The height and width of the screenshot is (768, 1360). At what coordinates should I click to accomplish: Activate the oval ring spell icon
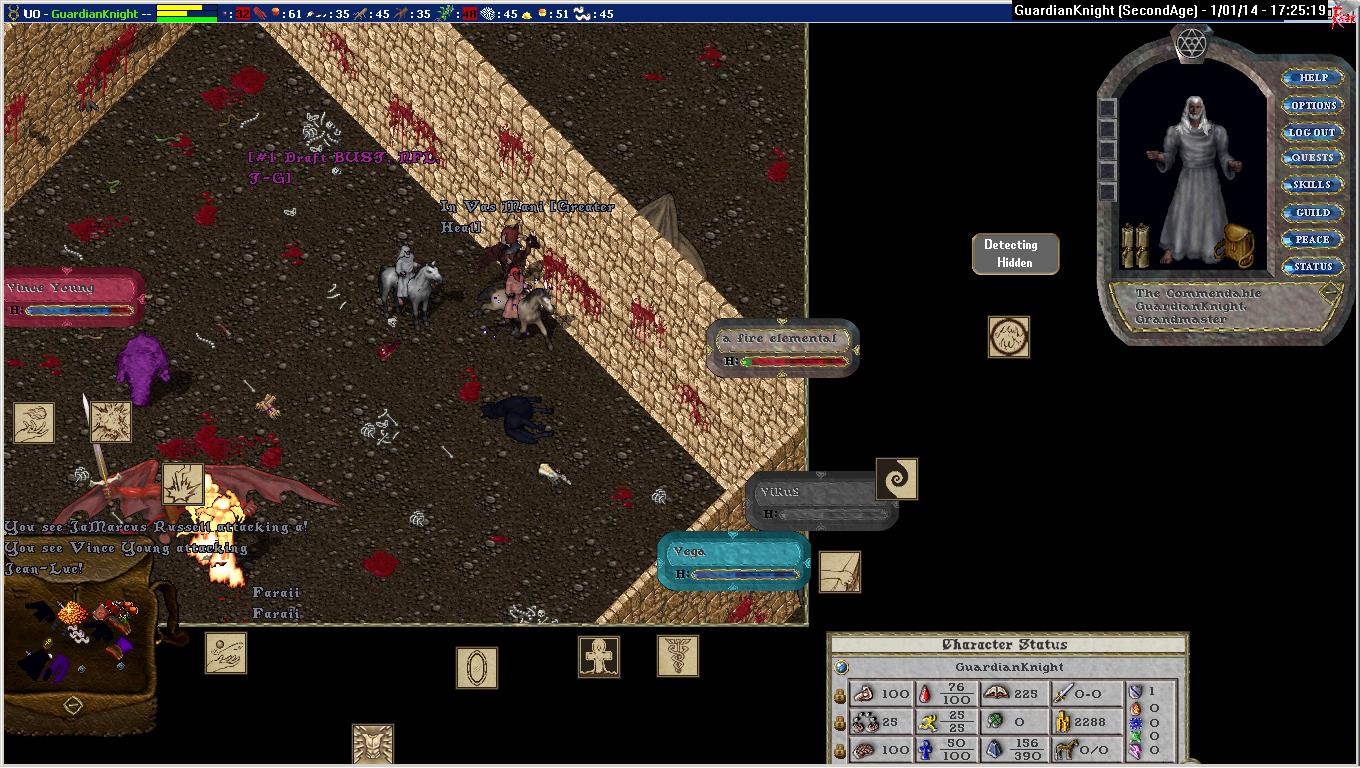coord(476,667)
